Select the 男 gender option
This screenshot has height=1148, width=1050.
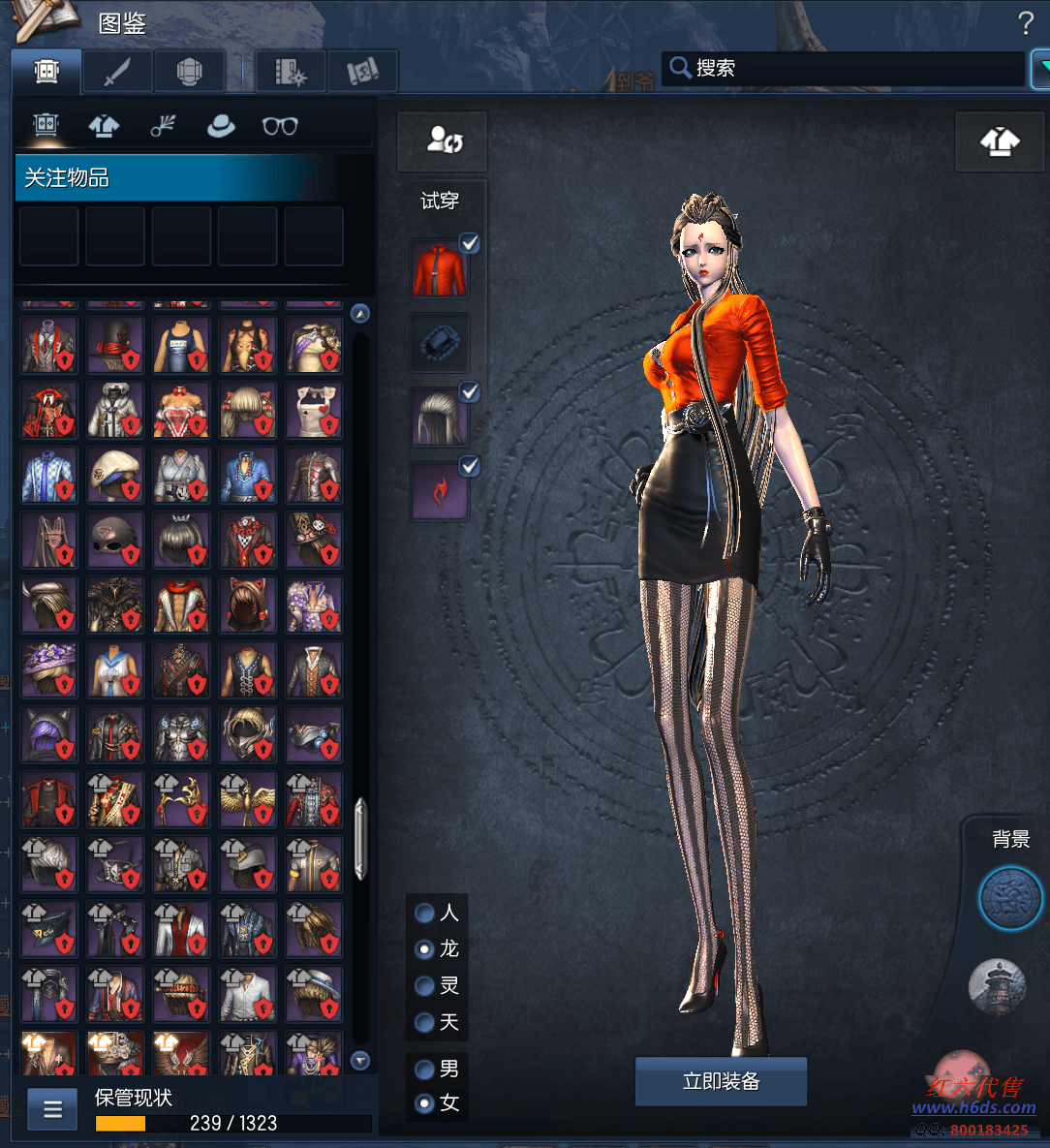424,1070
